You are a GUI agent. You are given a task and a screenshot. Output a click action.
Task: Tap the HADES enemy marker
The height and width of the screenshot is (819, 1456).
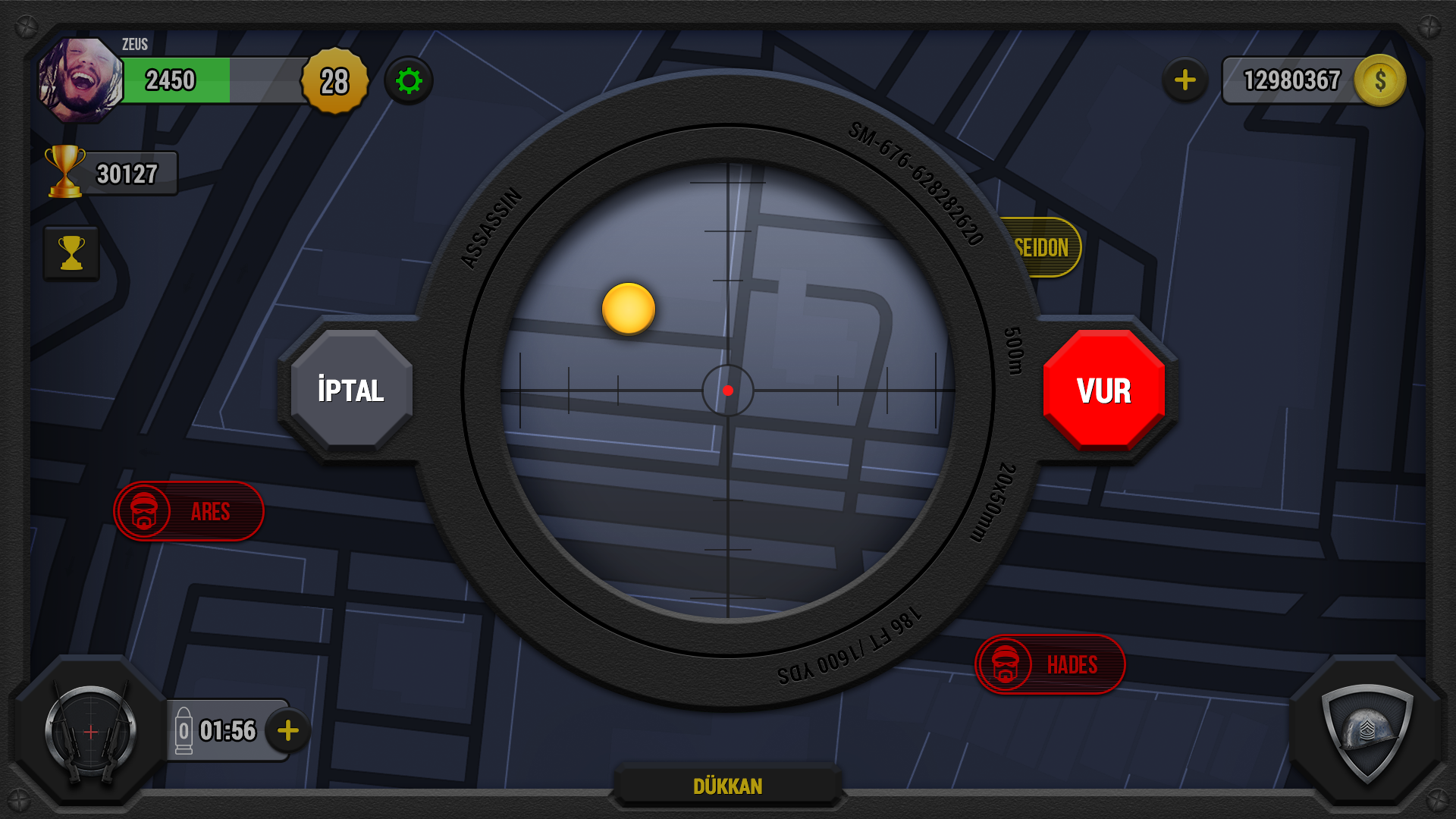pos(1050,664)
